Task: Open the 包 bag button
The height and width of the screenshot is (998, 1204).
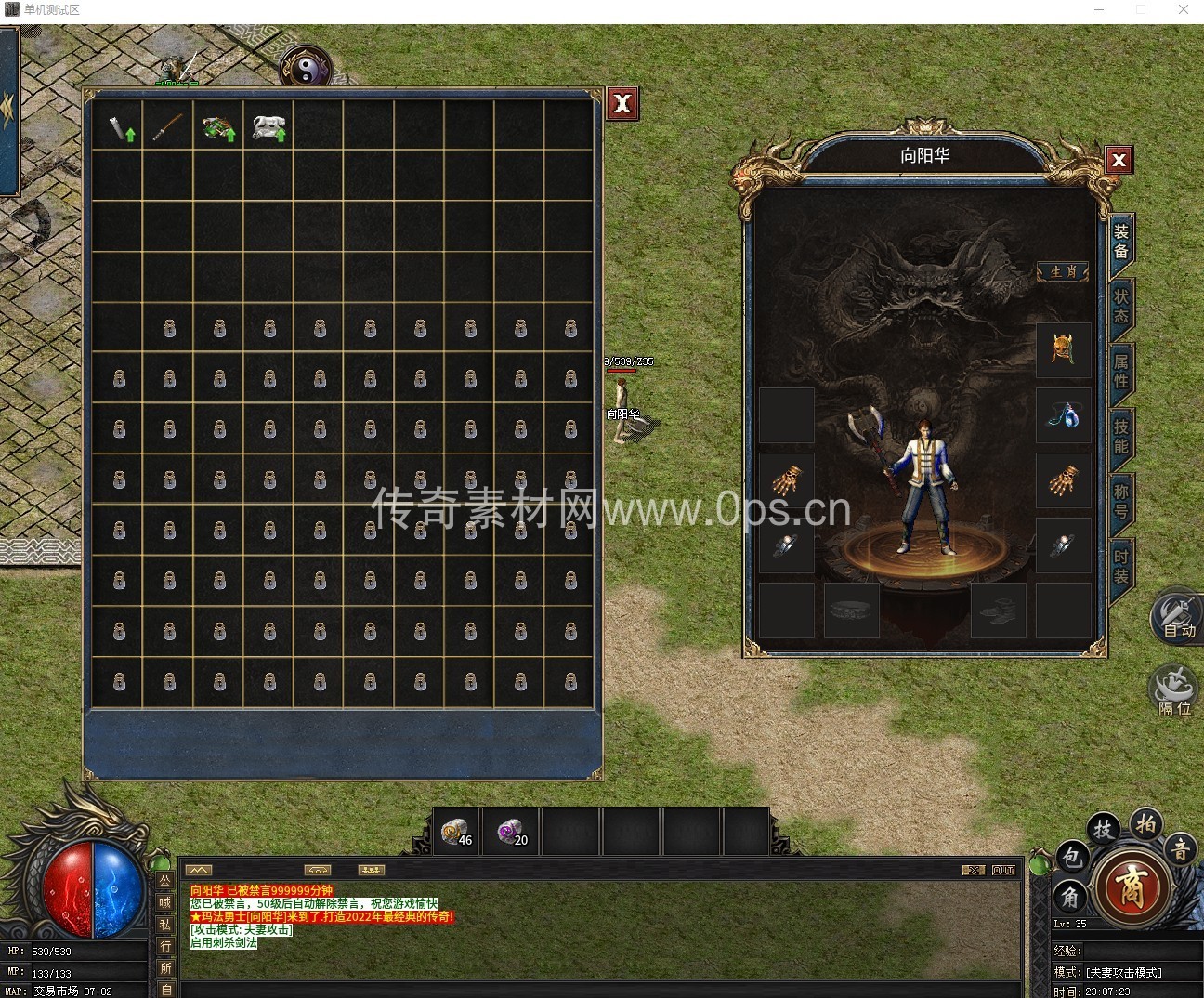Action: tap(1071, 856)
